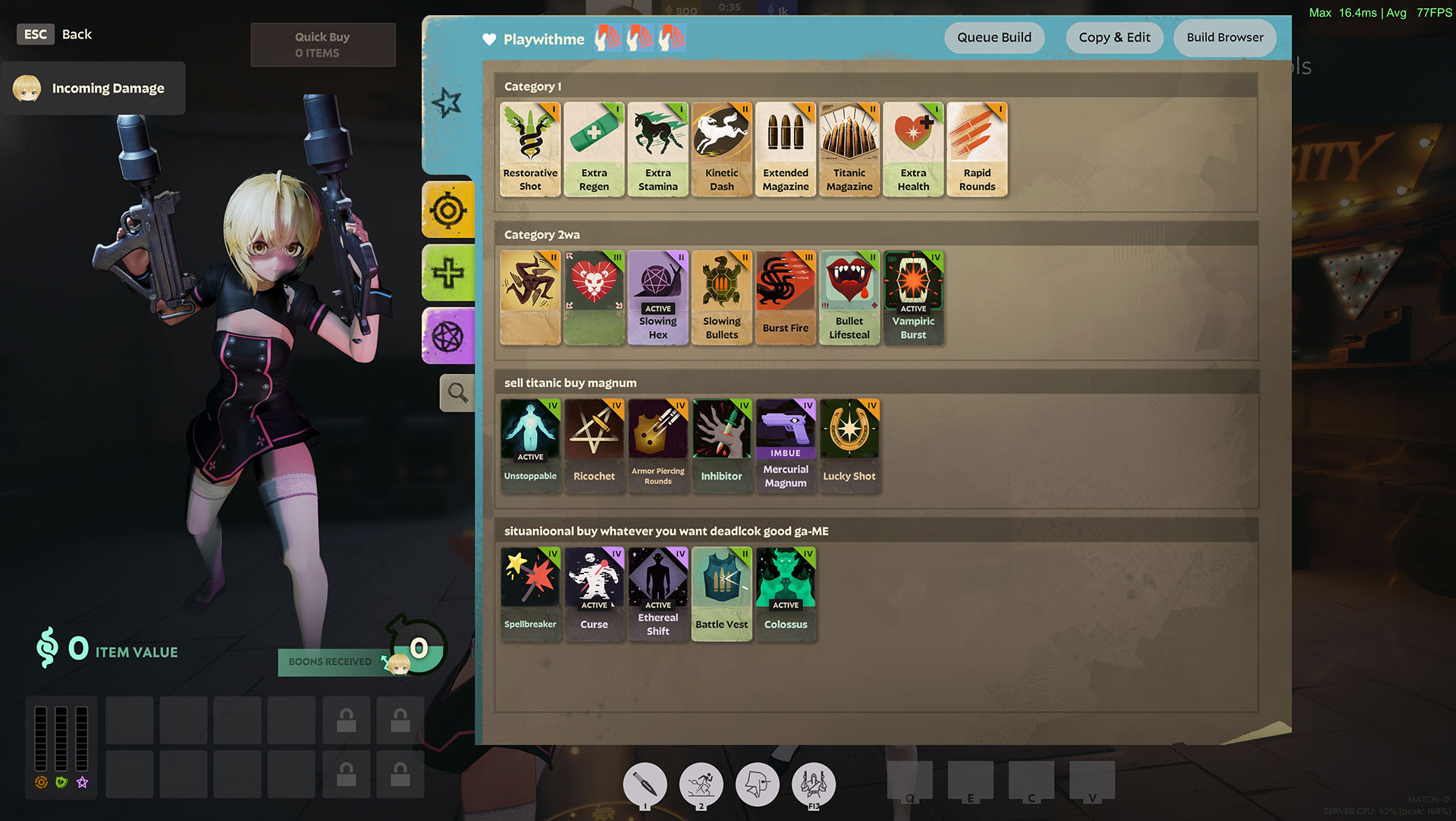Select the Lucky Shot horseshoe item
Viewport: 1456px width, 821px height.
point(849,444)
